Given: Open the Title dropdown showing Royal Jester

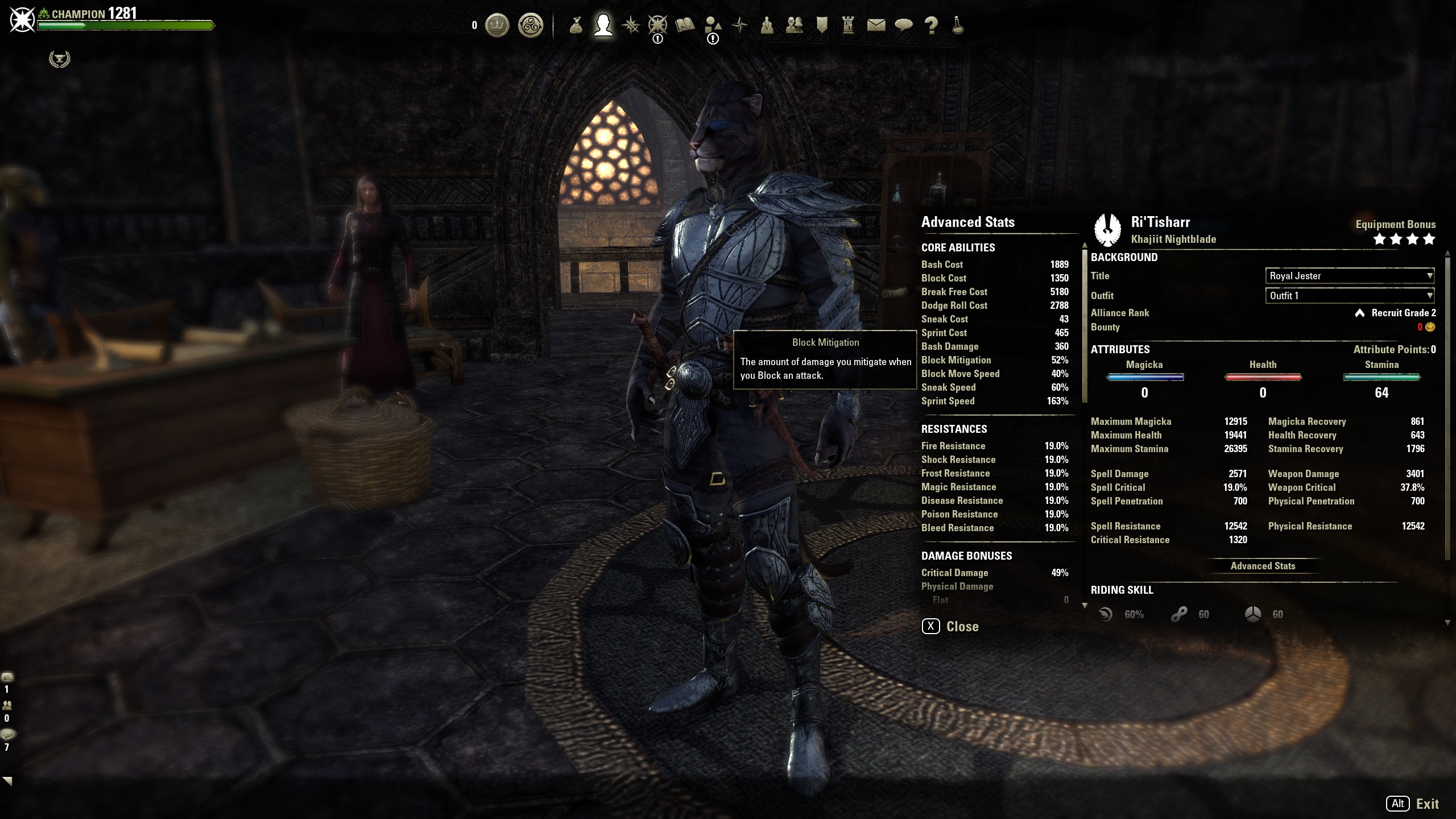Looking at the screenshot, I should 1349,276.
